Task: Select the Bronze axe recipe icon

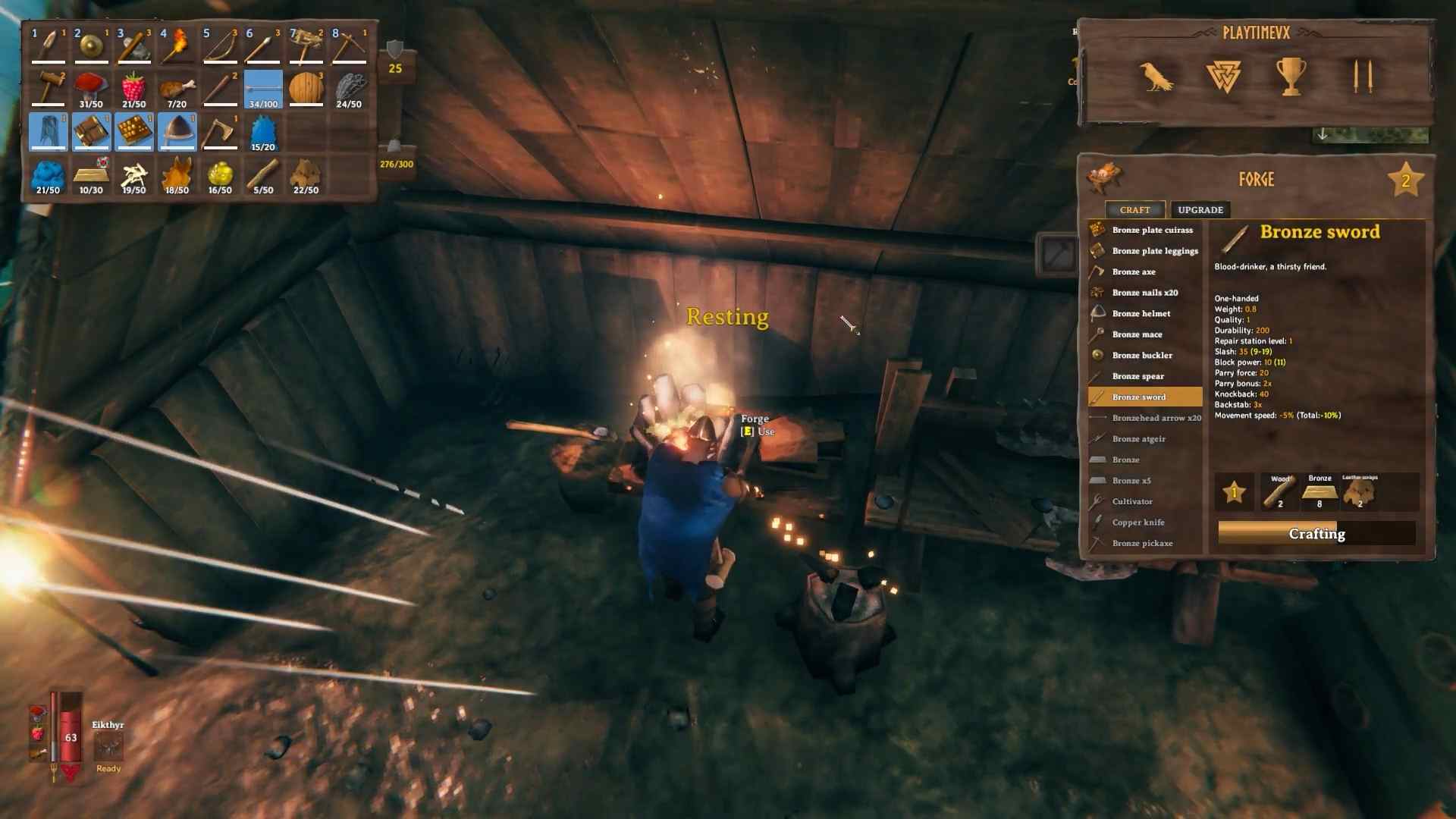Action: pos(1096,271)
